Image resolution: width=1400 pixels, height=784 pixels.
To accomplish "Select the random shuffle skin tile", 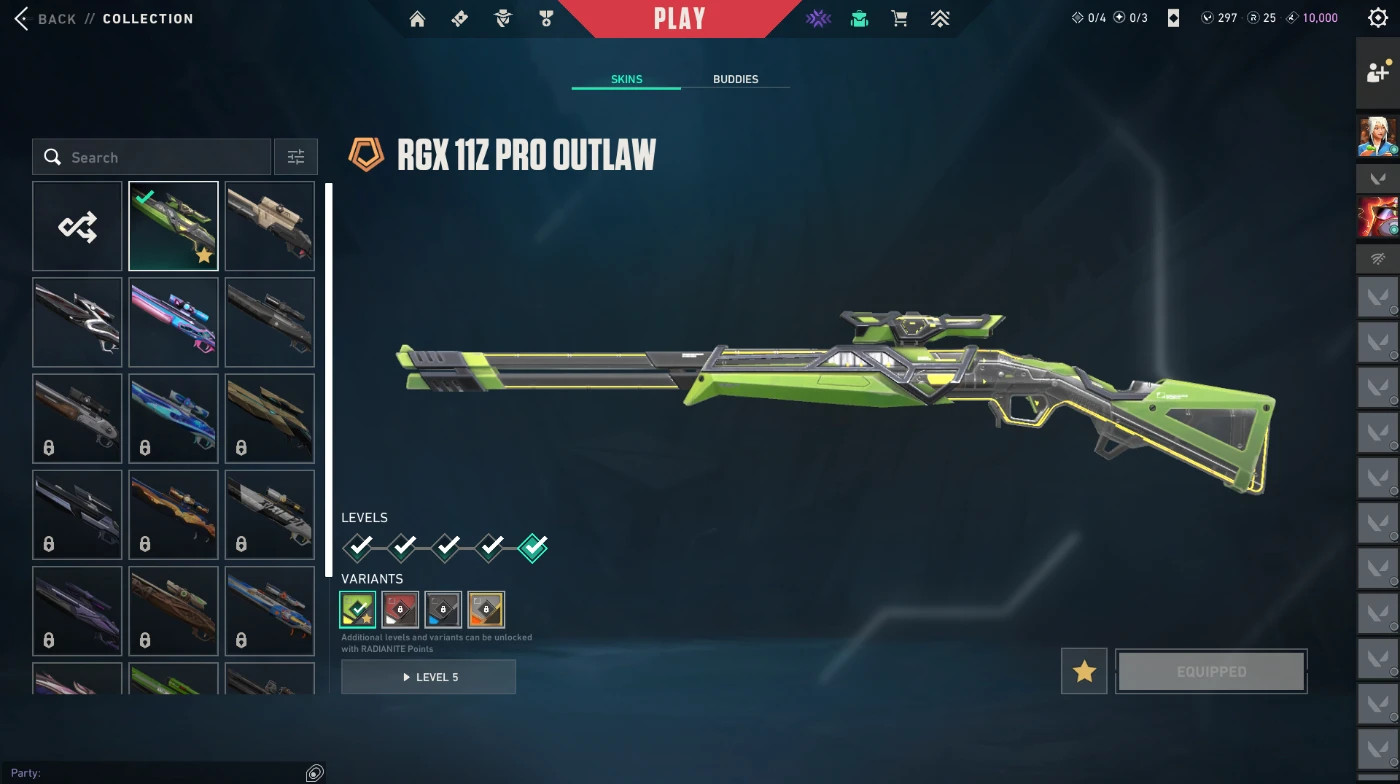I will (77, 226).
